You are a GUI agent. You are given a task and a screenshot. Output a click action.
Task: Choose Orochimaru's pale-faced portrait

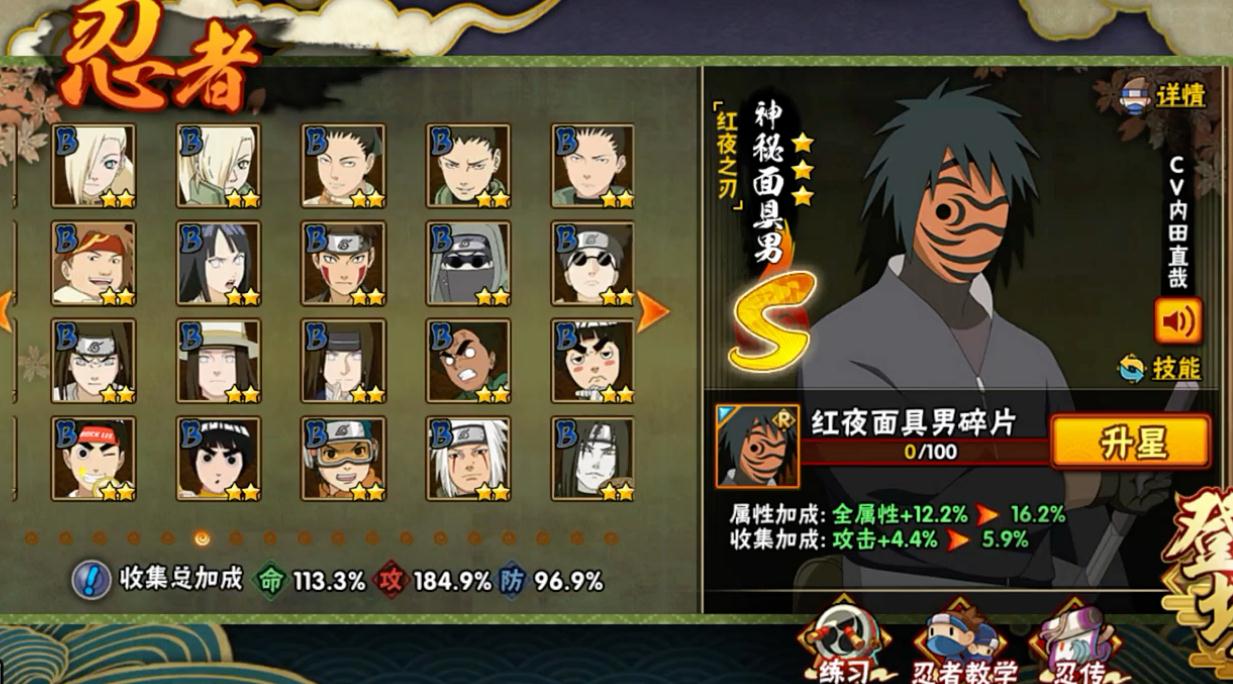point(592,458)
